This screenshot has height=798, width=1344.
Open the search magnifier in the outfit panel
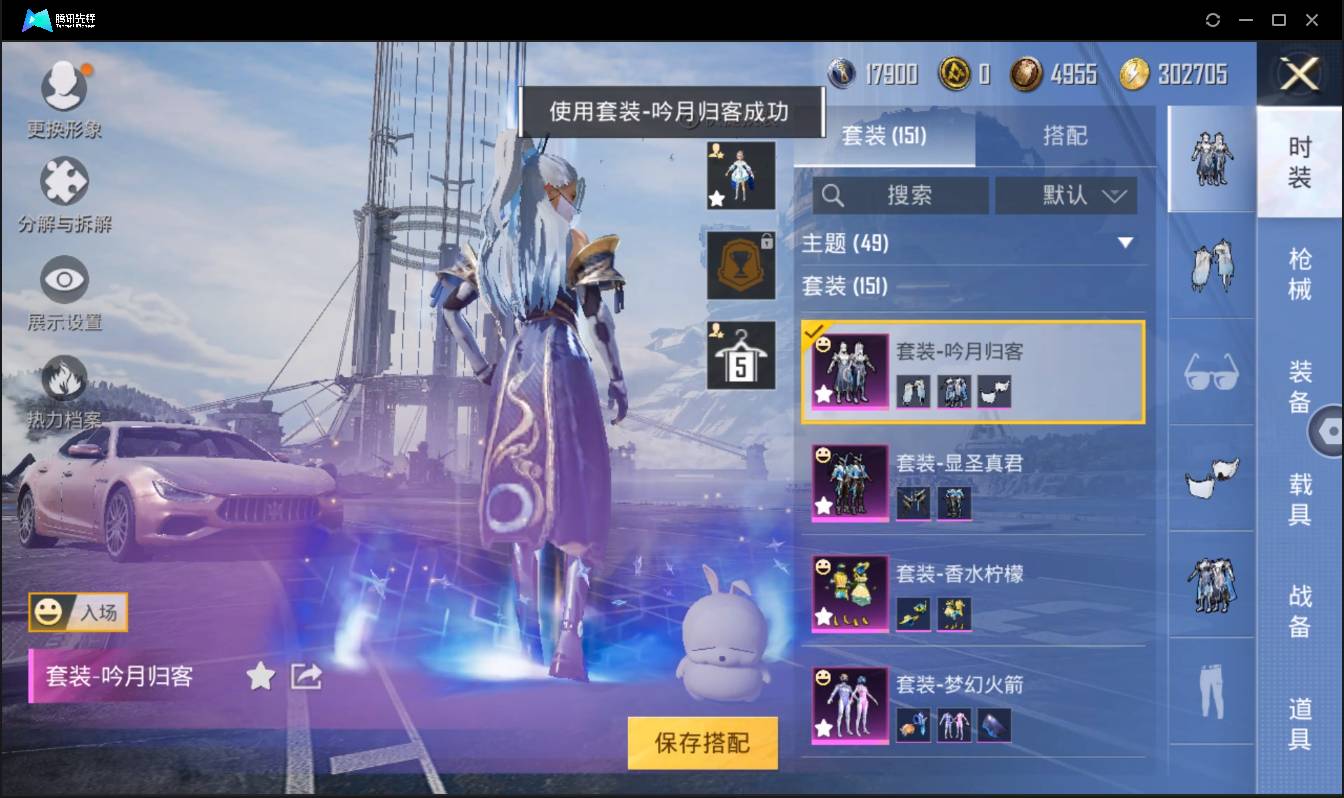(x=833, y=196)
